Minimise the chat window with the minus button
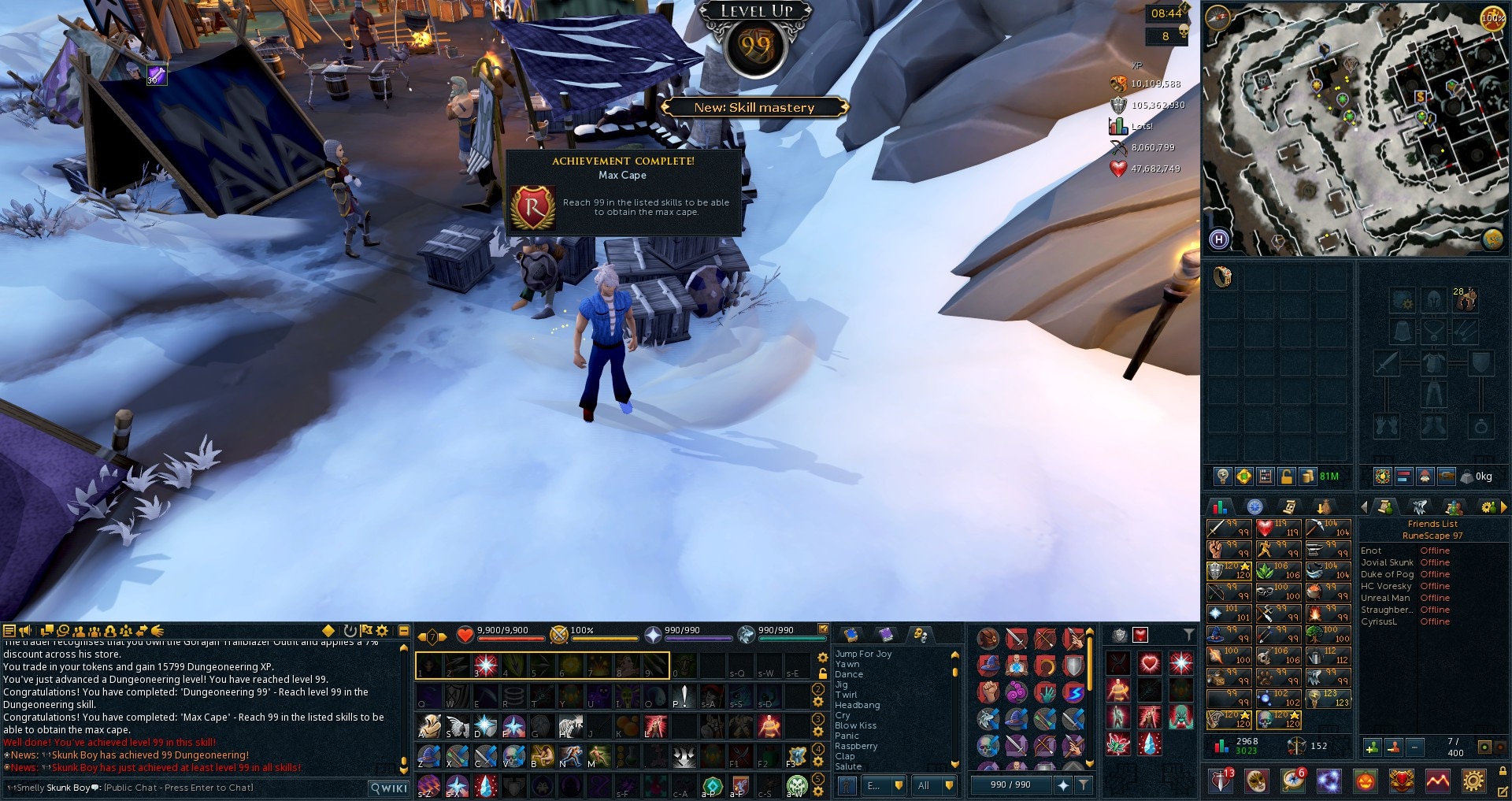The width and height of the screenshot is (1512, 801). [403, 631]
